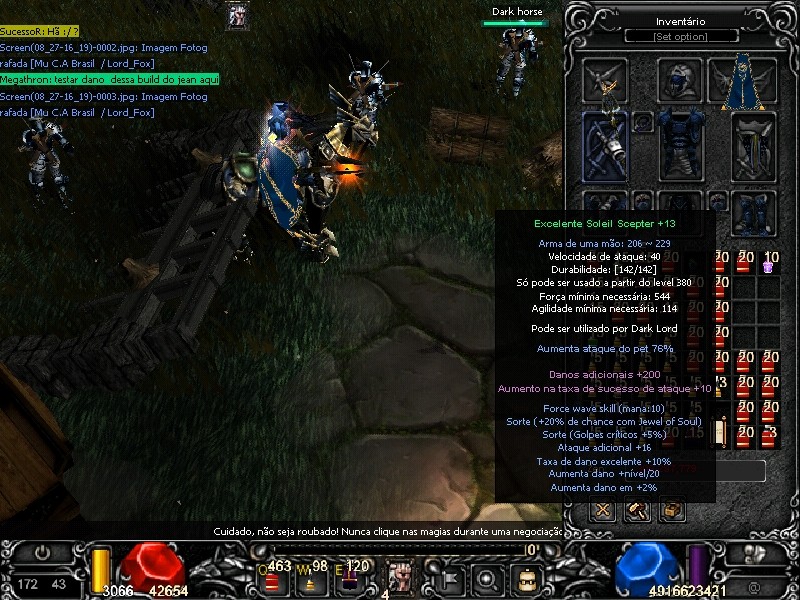Open the fist skill selection icon

[401, 577]
